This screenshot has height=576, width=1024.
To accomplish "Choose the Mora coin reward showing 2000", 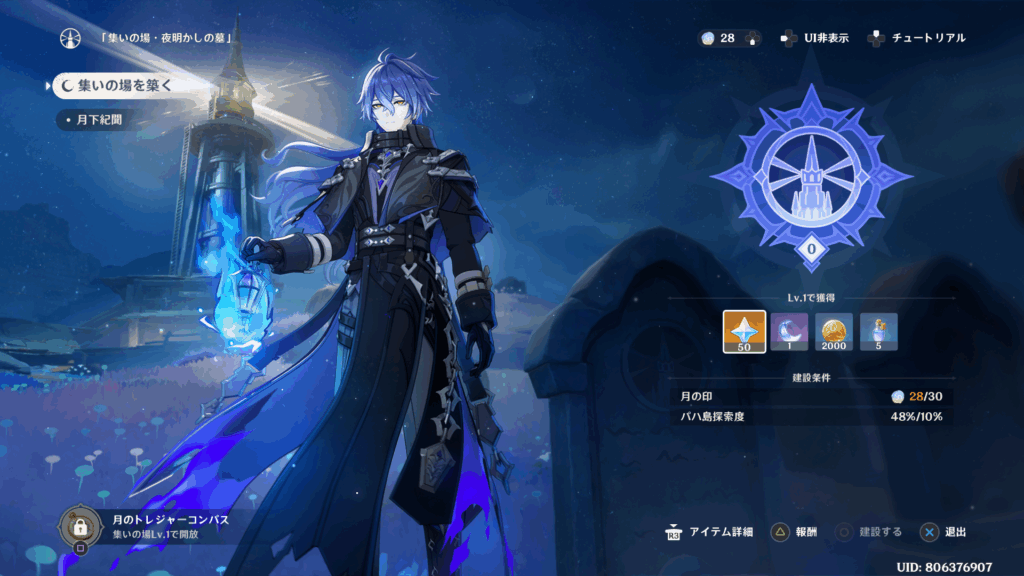I will [834, 332].
